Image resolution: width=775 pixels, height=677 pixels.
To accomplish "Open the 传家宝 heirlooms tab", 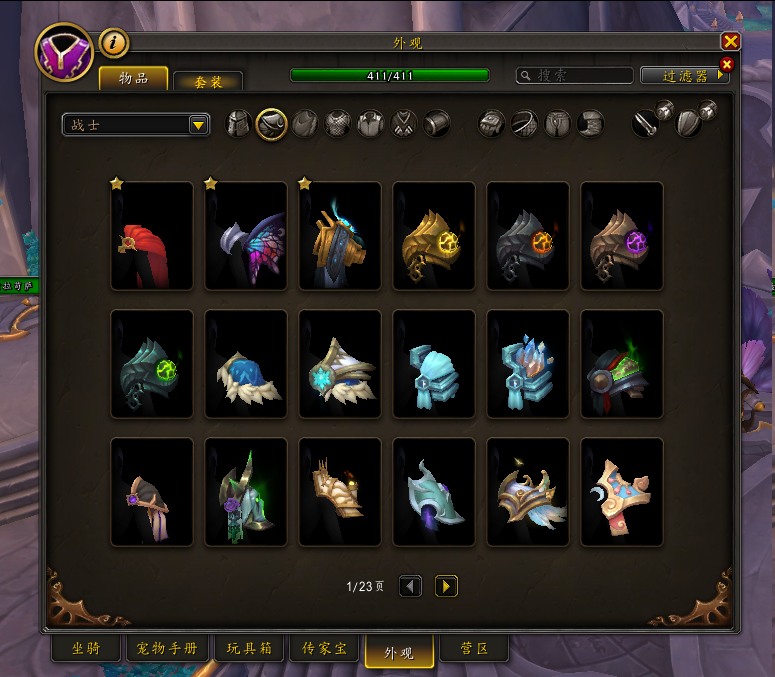I will click(326, 649).
